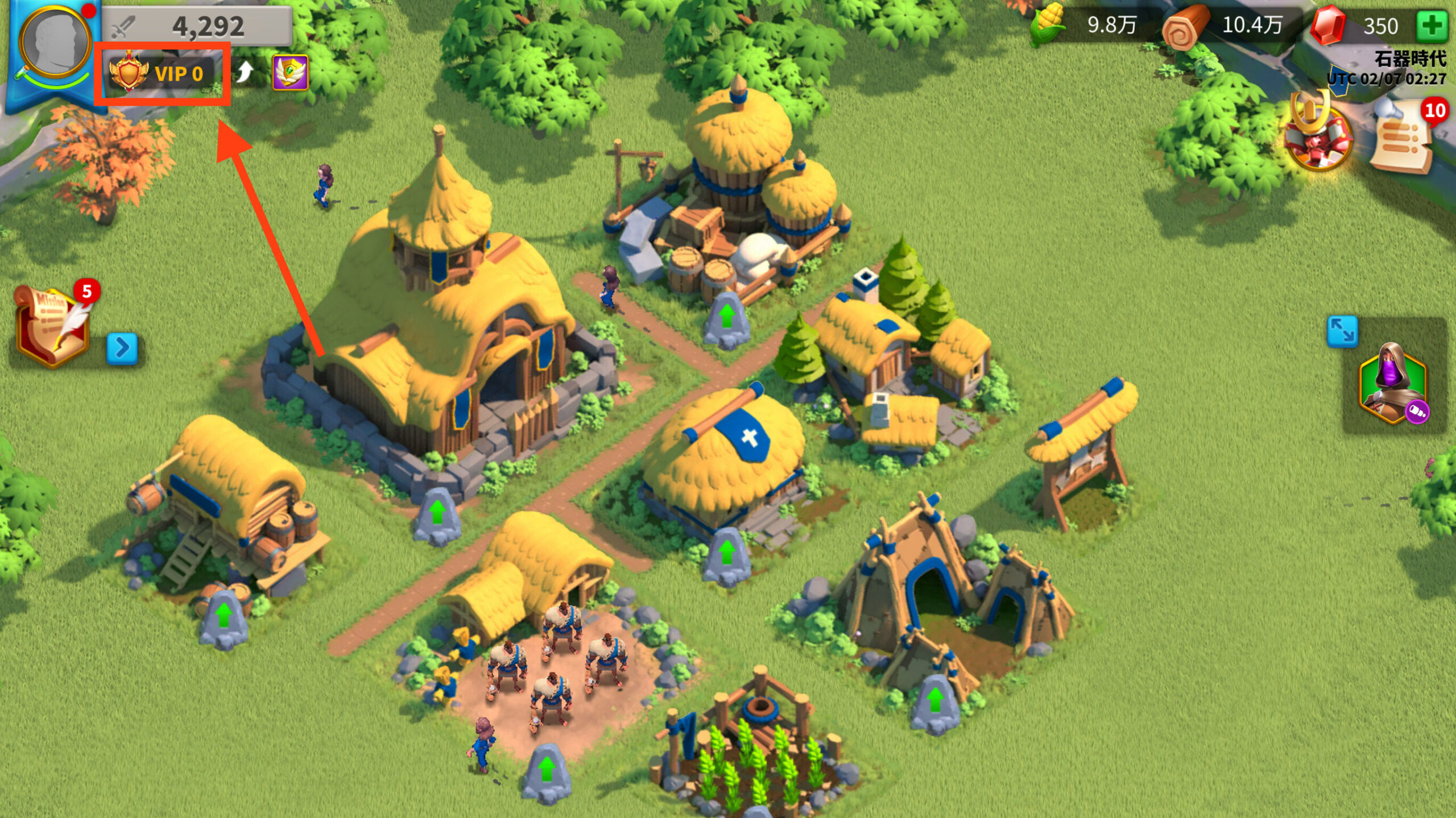The width and height of the screenshot is (1456, 818).
Task: Tap the green plus to buy gems
Action: coord(1432,26)
